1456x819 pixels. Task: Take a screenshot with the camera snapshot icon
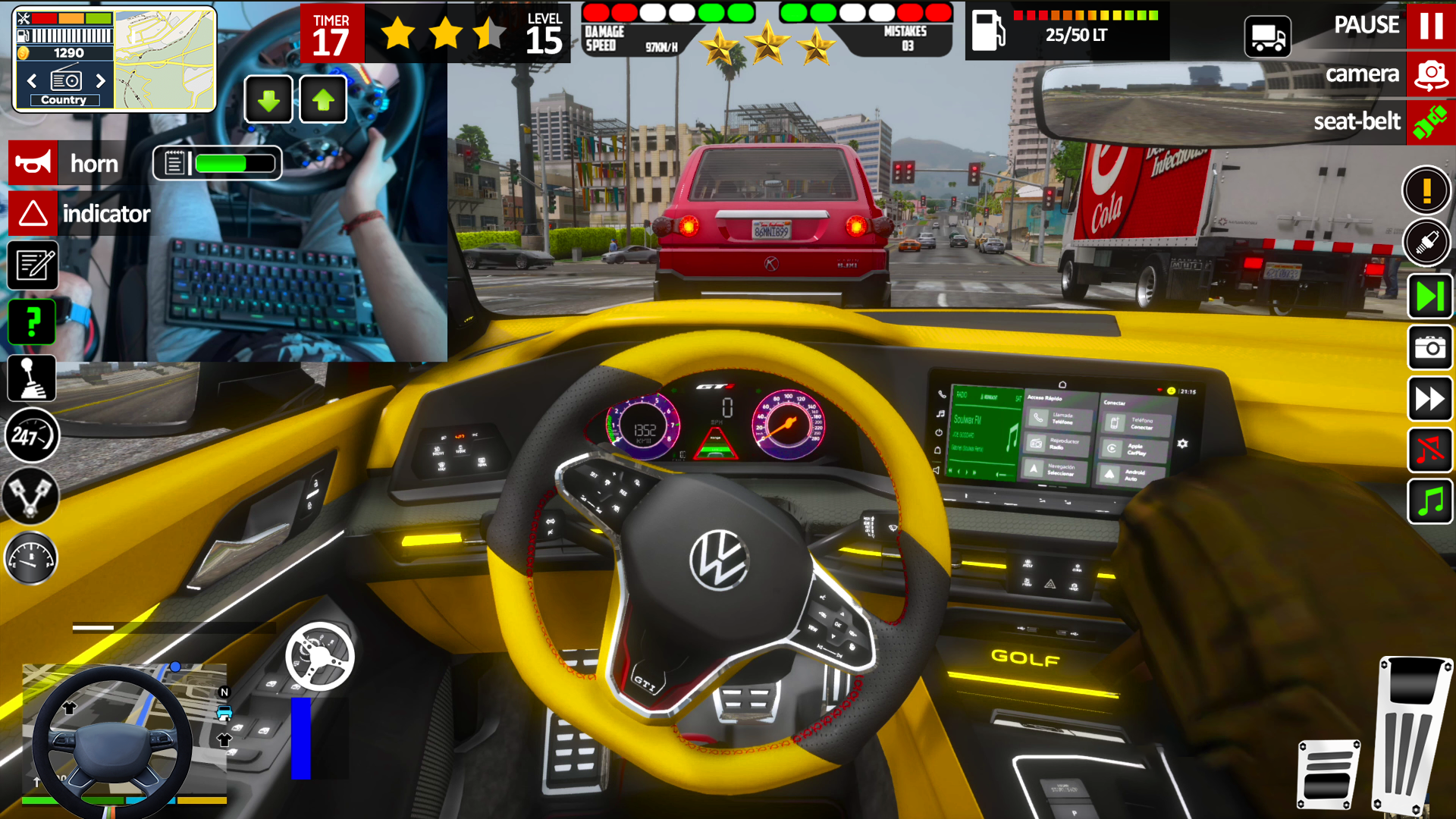(1429, 349)
